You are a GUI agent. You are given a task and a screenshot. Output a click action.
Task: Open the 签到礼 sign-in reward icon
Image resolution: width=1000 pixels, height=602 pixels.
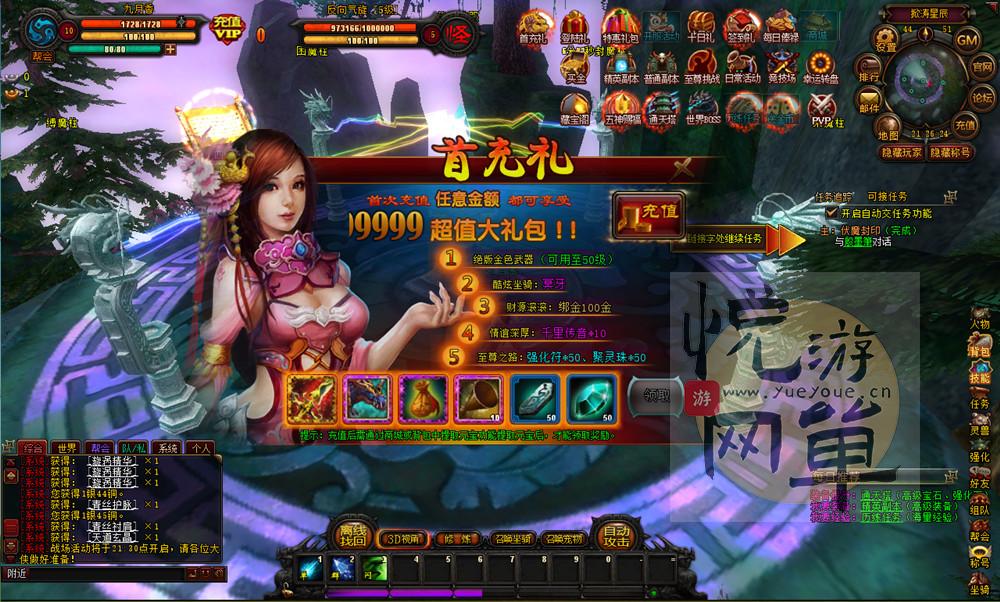pos(742,27)
